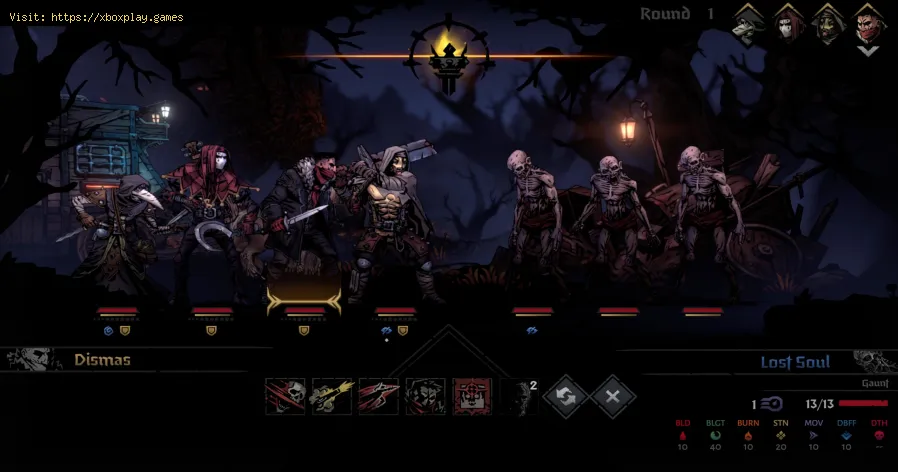Select the Wicked Slice skull skill
This screenshot has width=898, height=472.
[x=285, y=397]
